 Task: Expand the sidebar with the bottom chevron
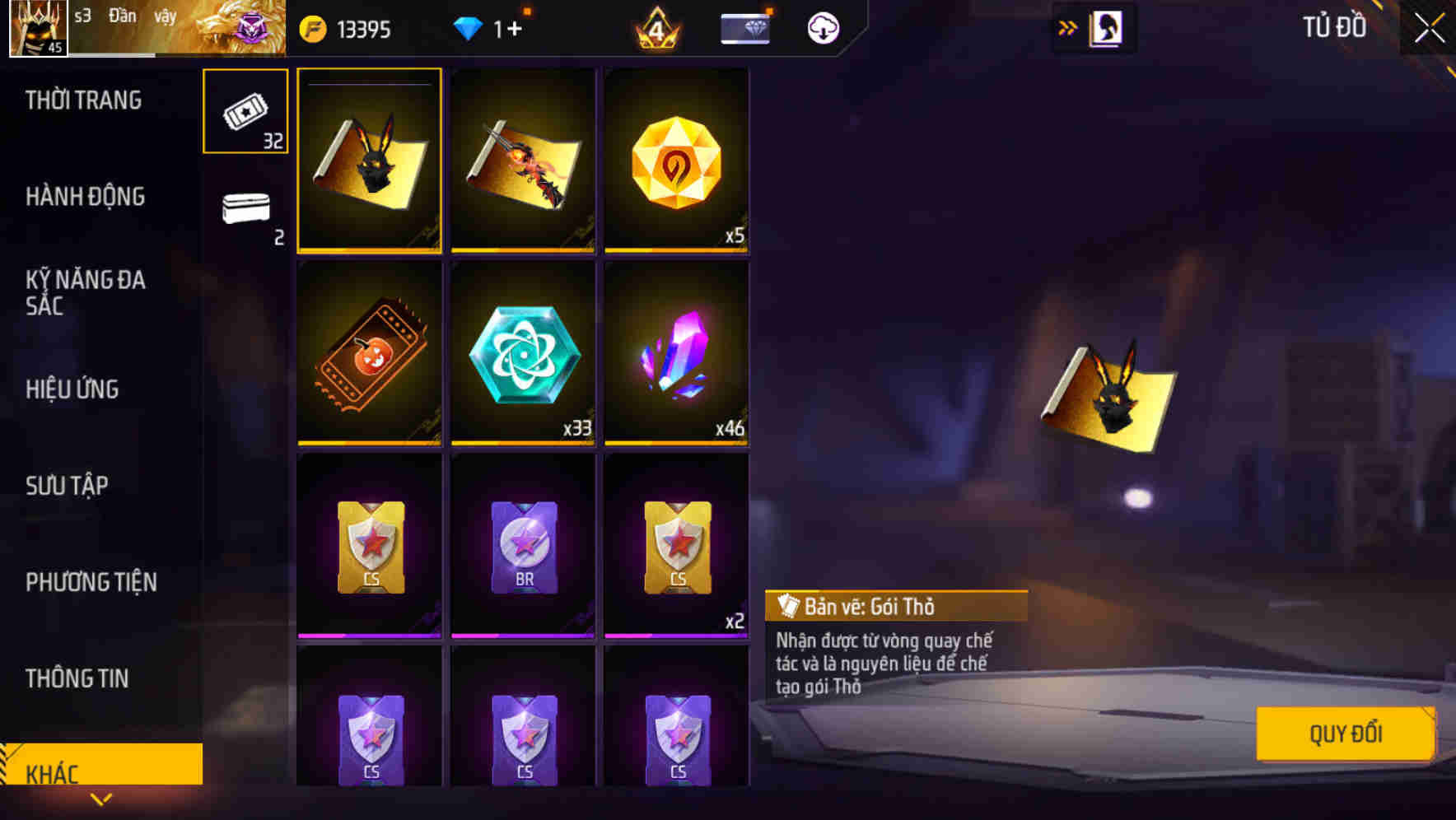100,799
